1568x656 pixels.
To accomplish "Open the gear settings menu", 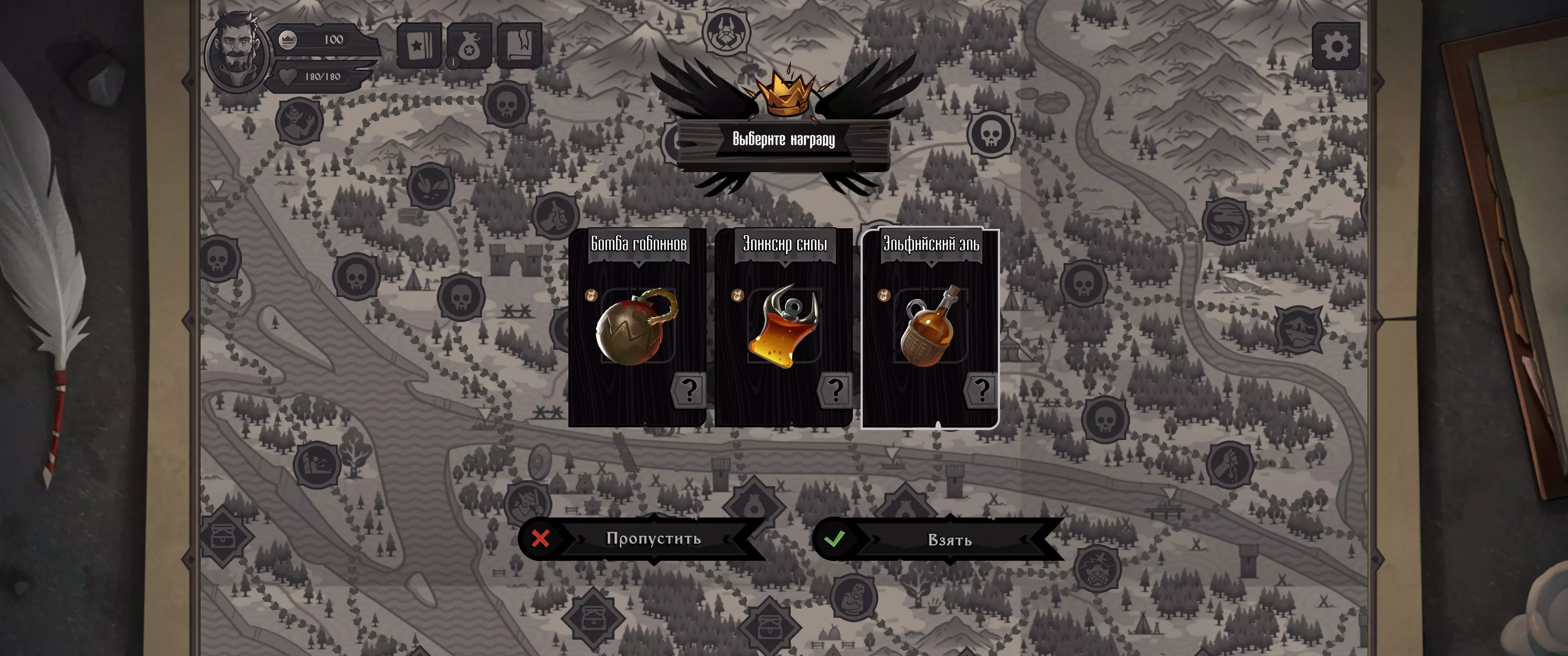I will pyautogui.click(x=1336, y=46).
